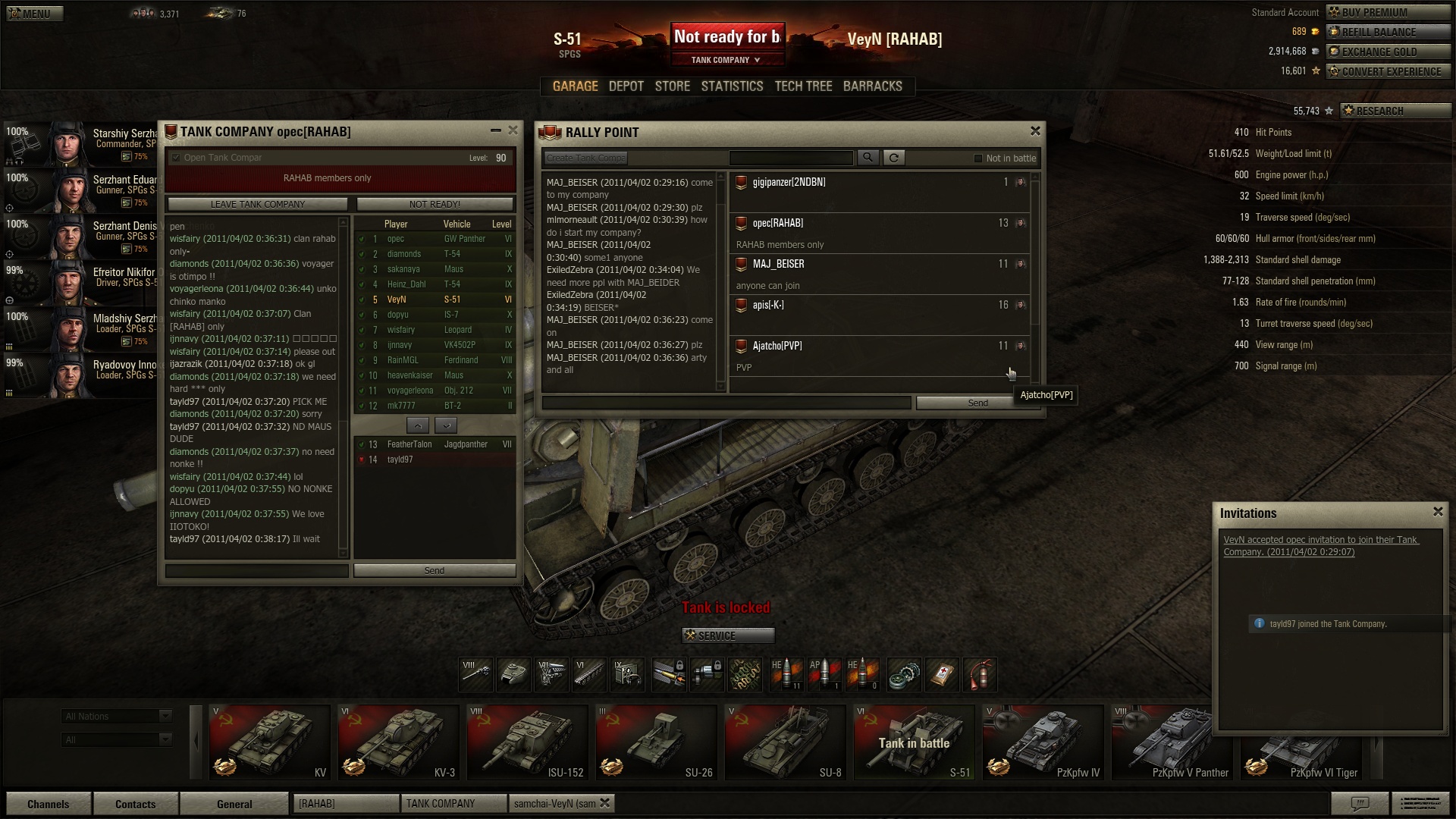
Task: Switch to the DEPOT tab
Action: [x=626, y=86]
